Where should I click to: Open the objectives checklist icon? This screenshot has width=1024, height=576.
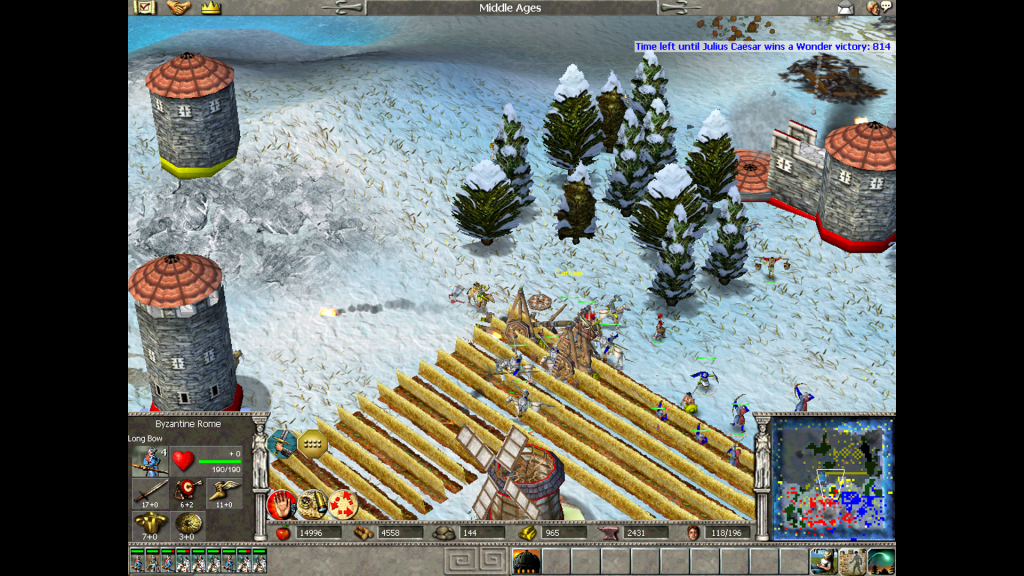[x=144, y=8]
